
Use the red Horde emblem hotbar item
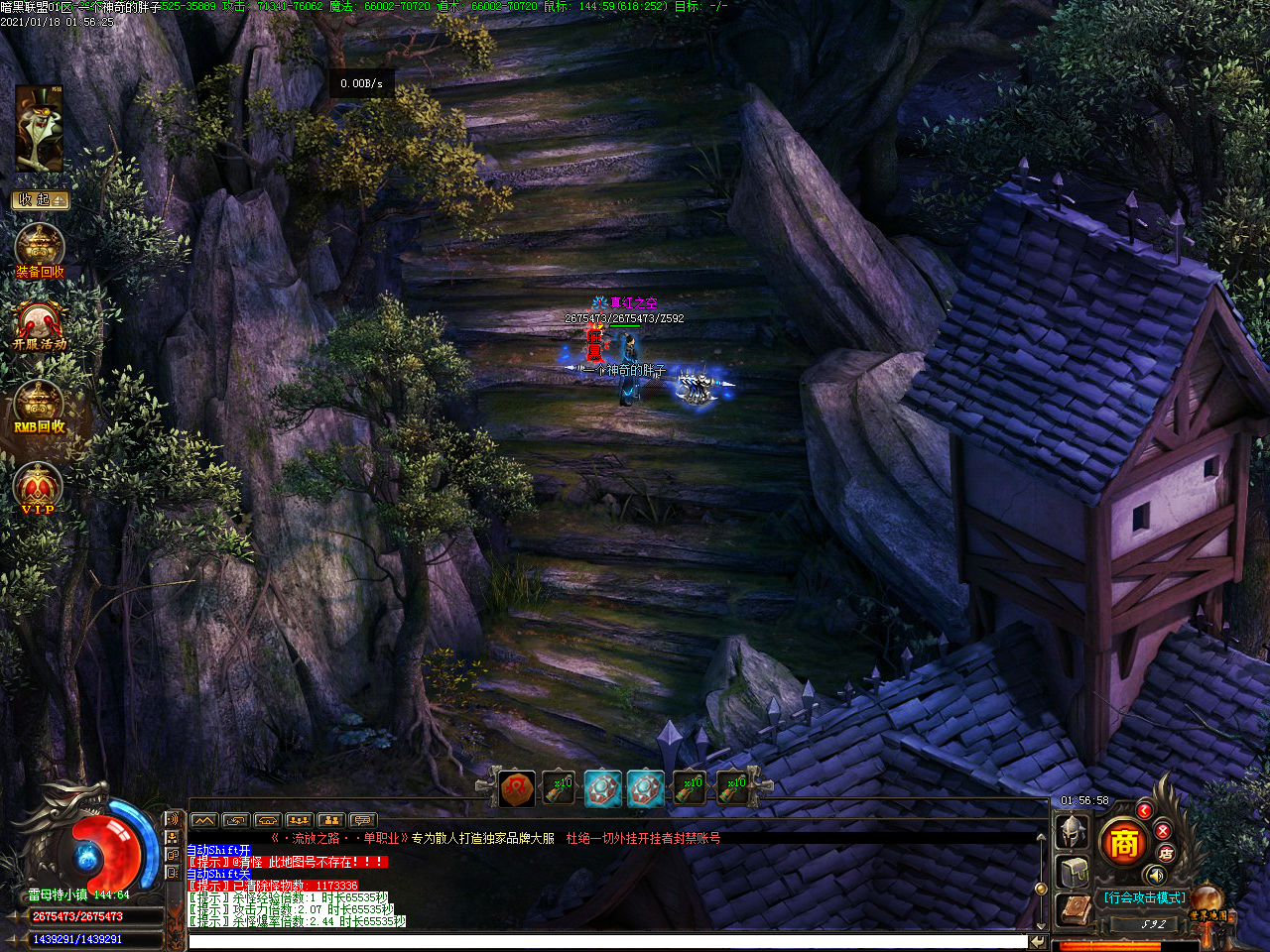click(x=517, y=788)
